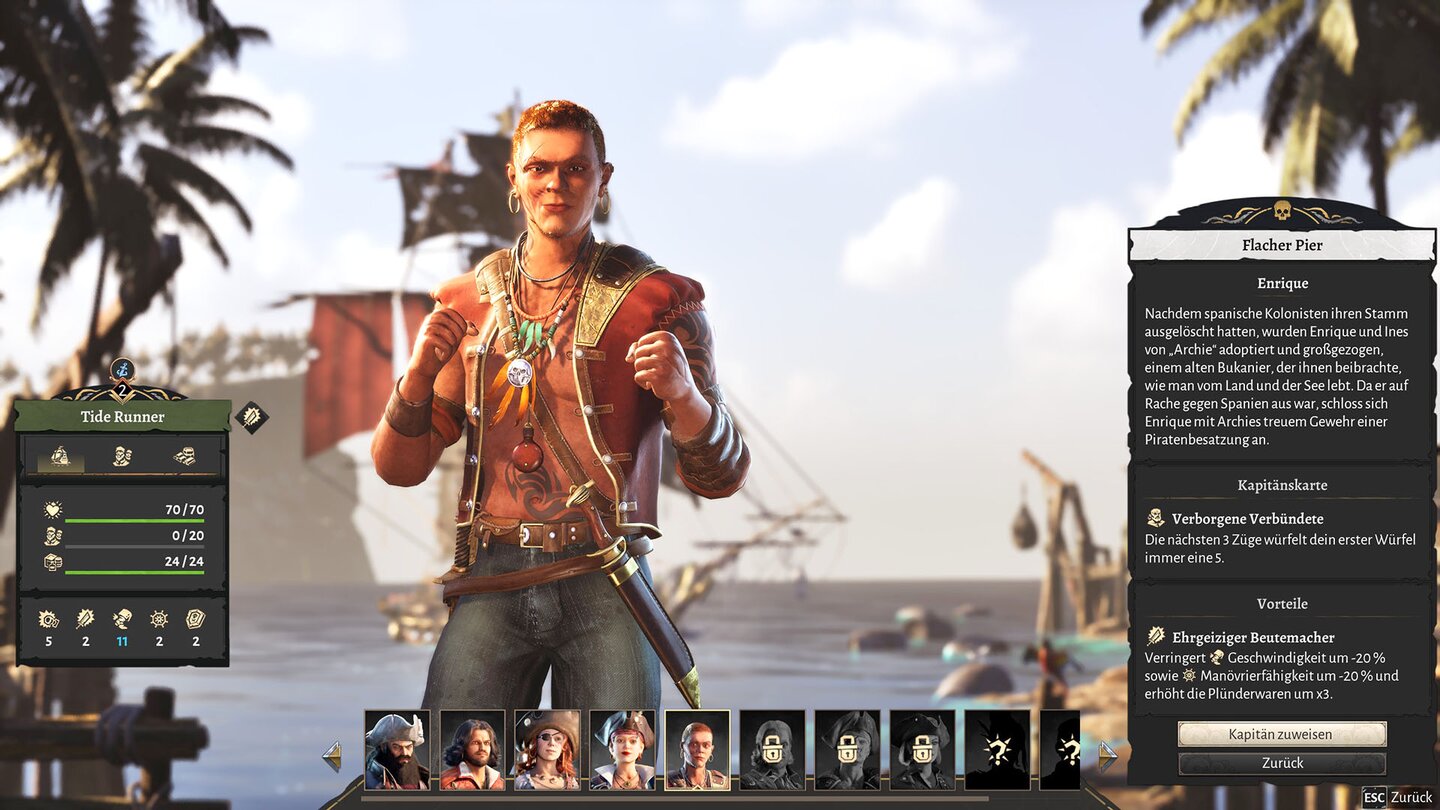Click the anchor emblem above Tide Runner
Image resolution: width=1440 pixels, height=810 pixels.
click(122, 369)
